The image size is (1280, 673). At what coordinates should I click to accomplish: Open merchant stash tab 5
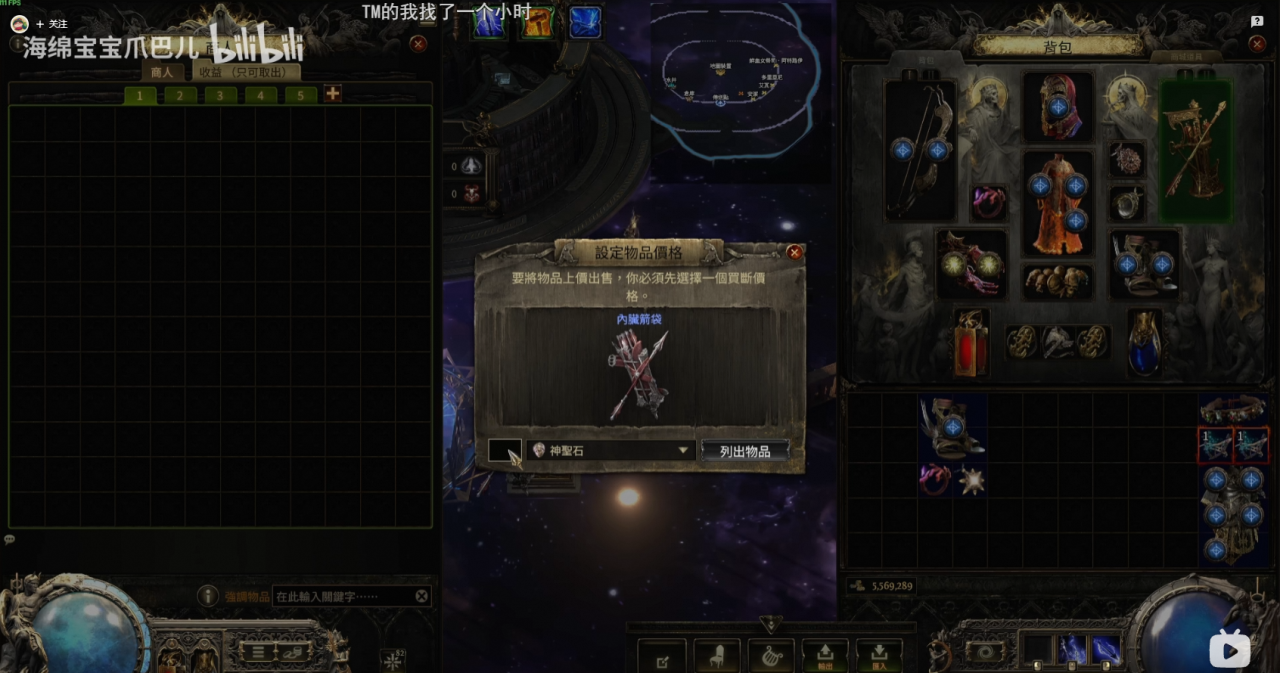pos(300,95)
